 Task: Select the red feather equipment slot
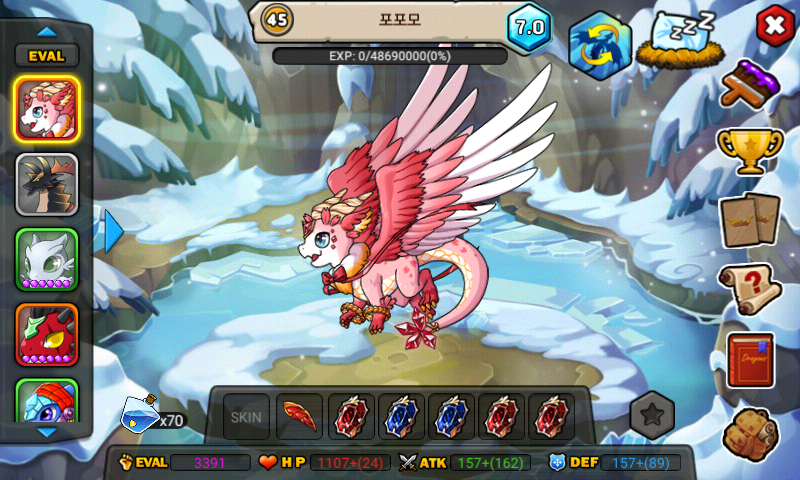pyautogui.click(x=299, y=416)
